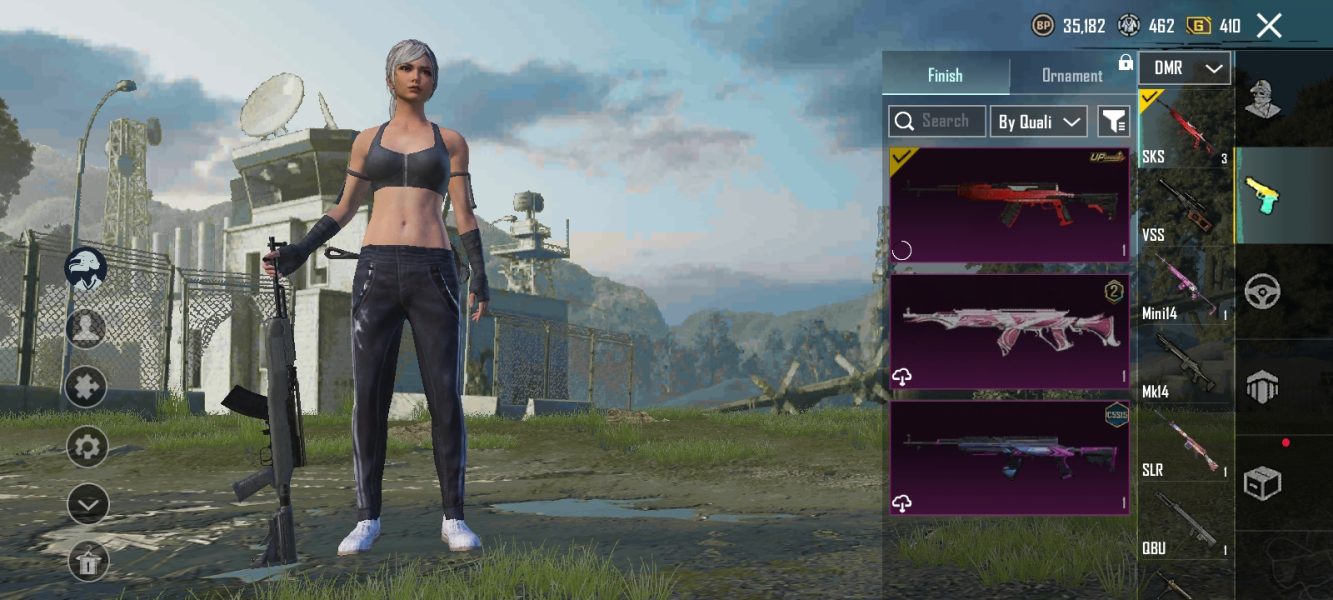Open the filter funnel button
Screen dimensions: 1333x600
click(x=1113, y=122)
